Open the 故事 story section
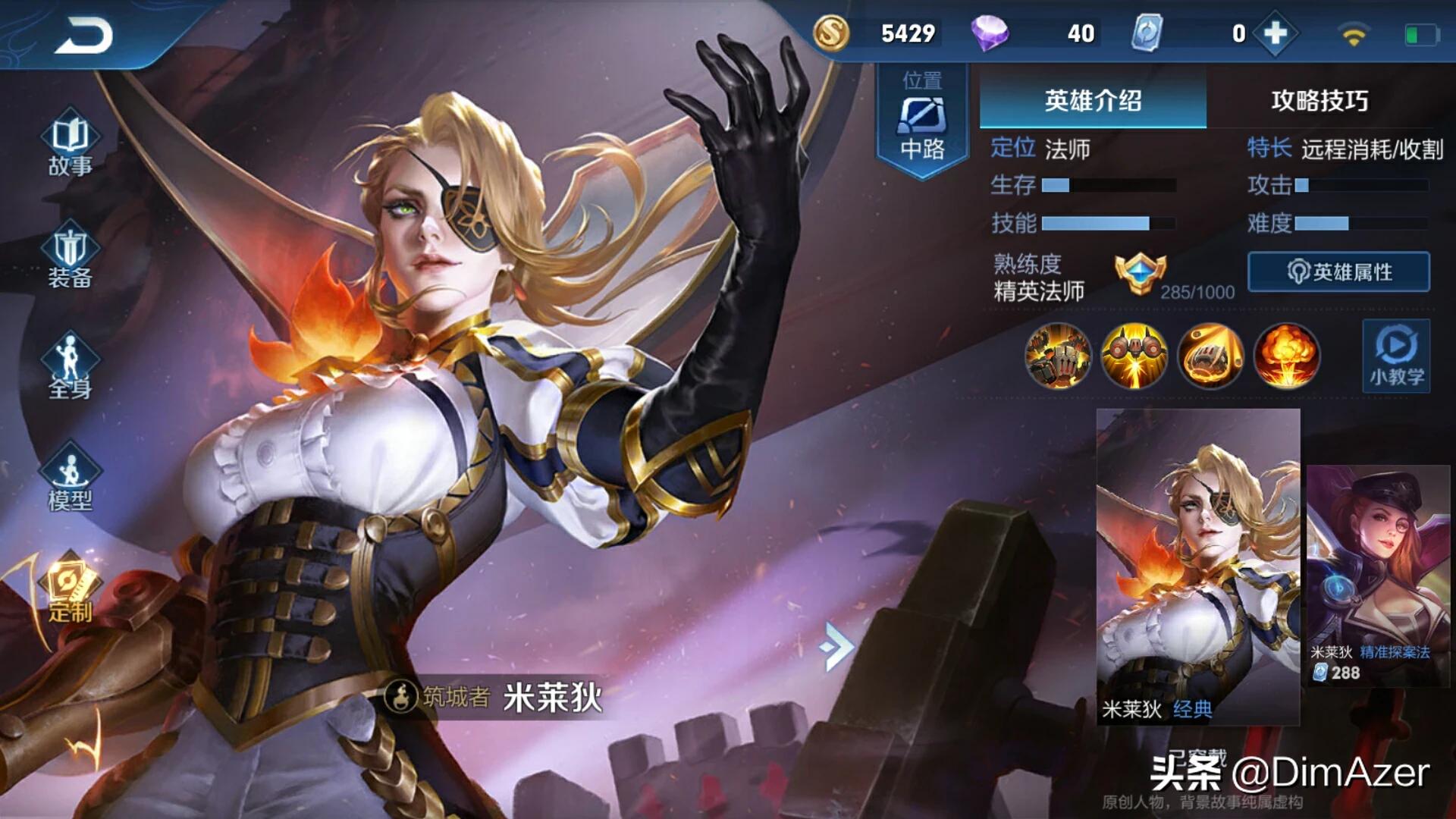Viewport: 1456px width, 819px height. click(70, 146)
